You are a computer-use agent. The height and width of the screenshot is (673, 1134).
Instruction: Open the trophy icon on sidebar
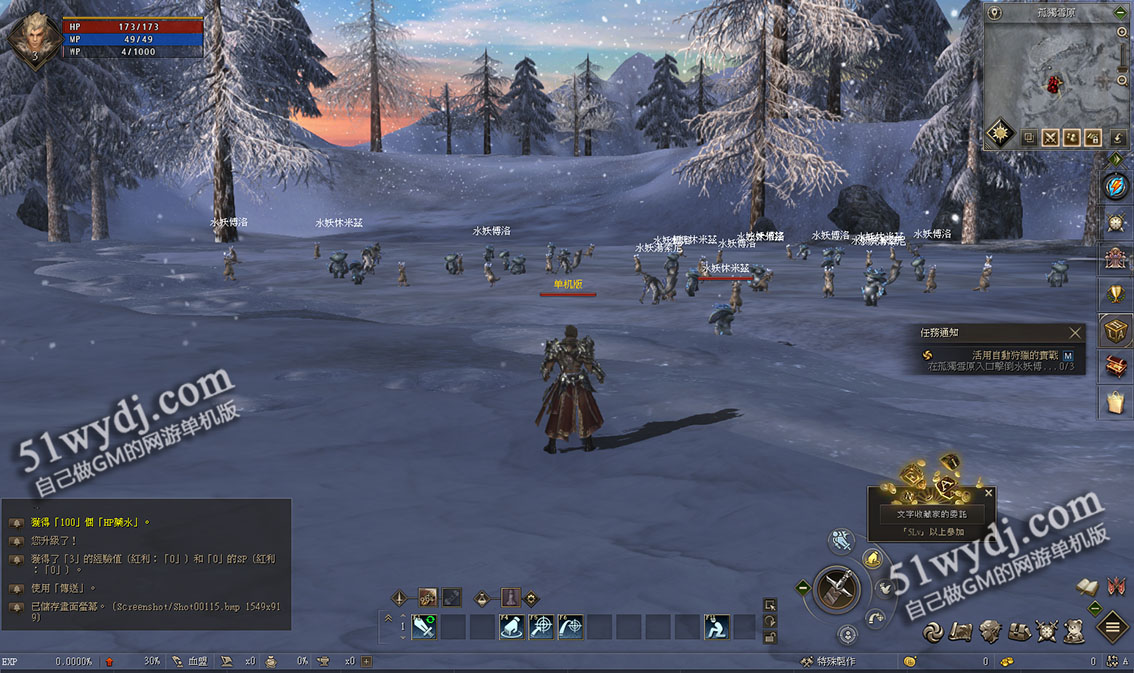point(1116,294)
